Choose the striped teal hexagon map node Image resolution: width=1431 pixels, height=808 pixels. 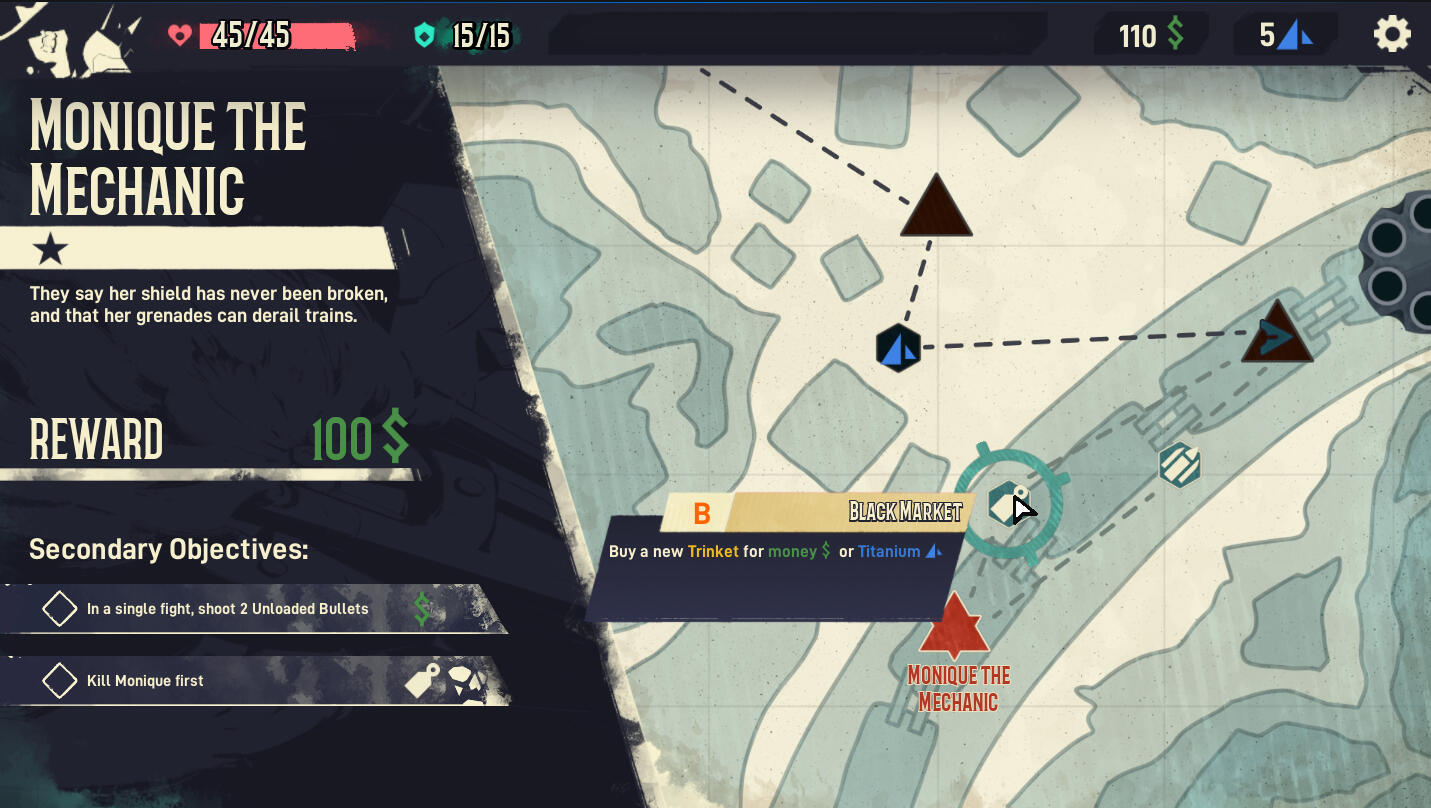pos(1180,465)
